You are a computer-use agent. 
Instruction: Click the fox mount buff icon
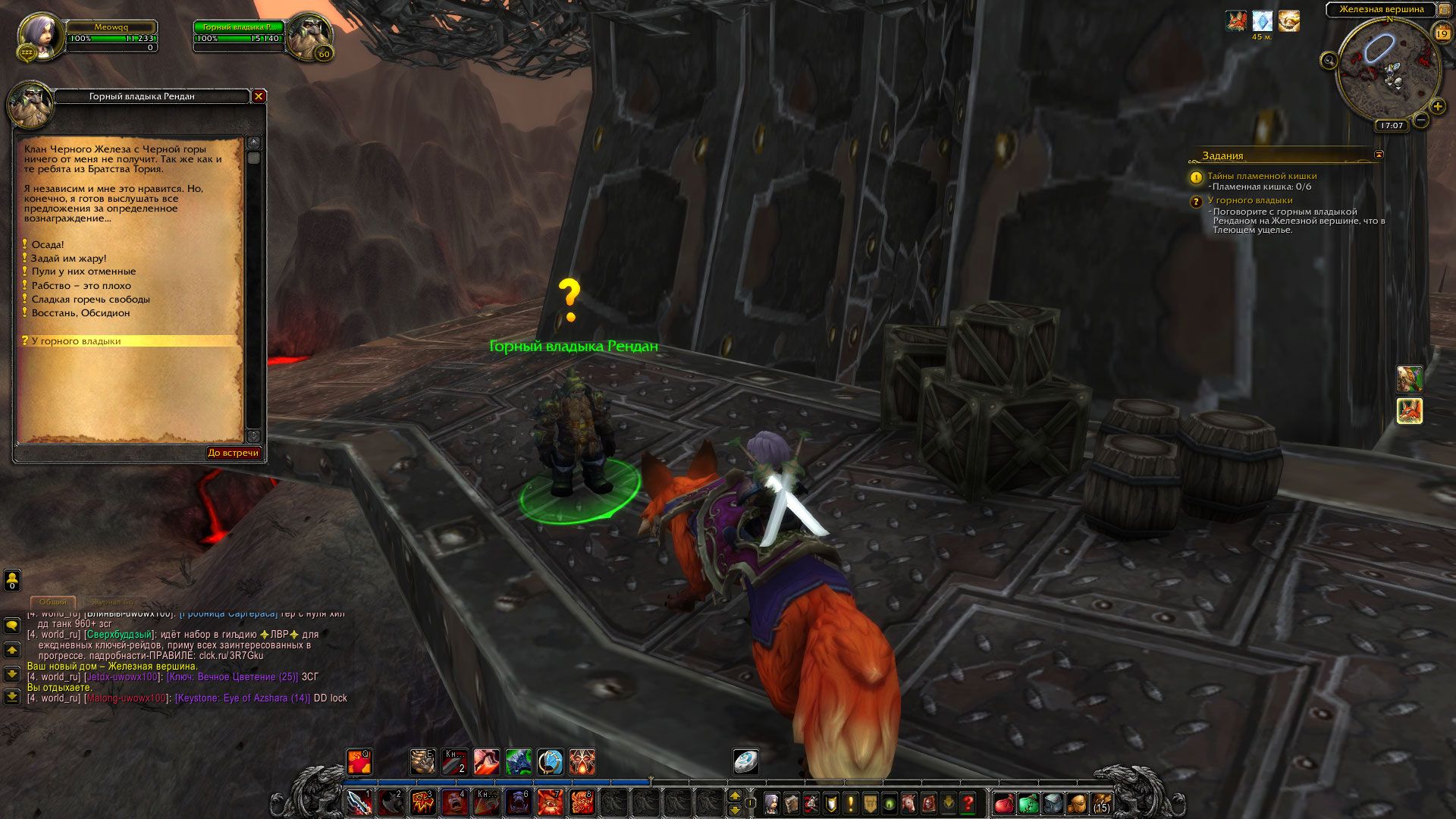(1236, 21)
